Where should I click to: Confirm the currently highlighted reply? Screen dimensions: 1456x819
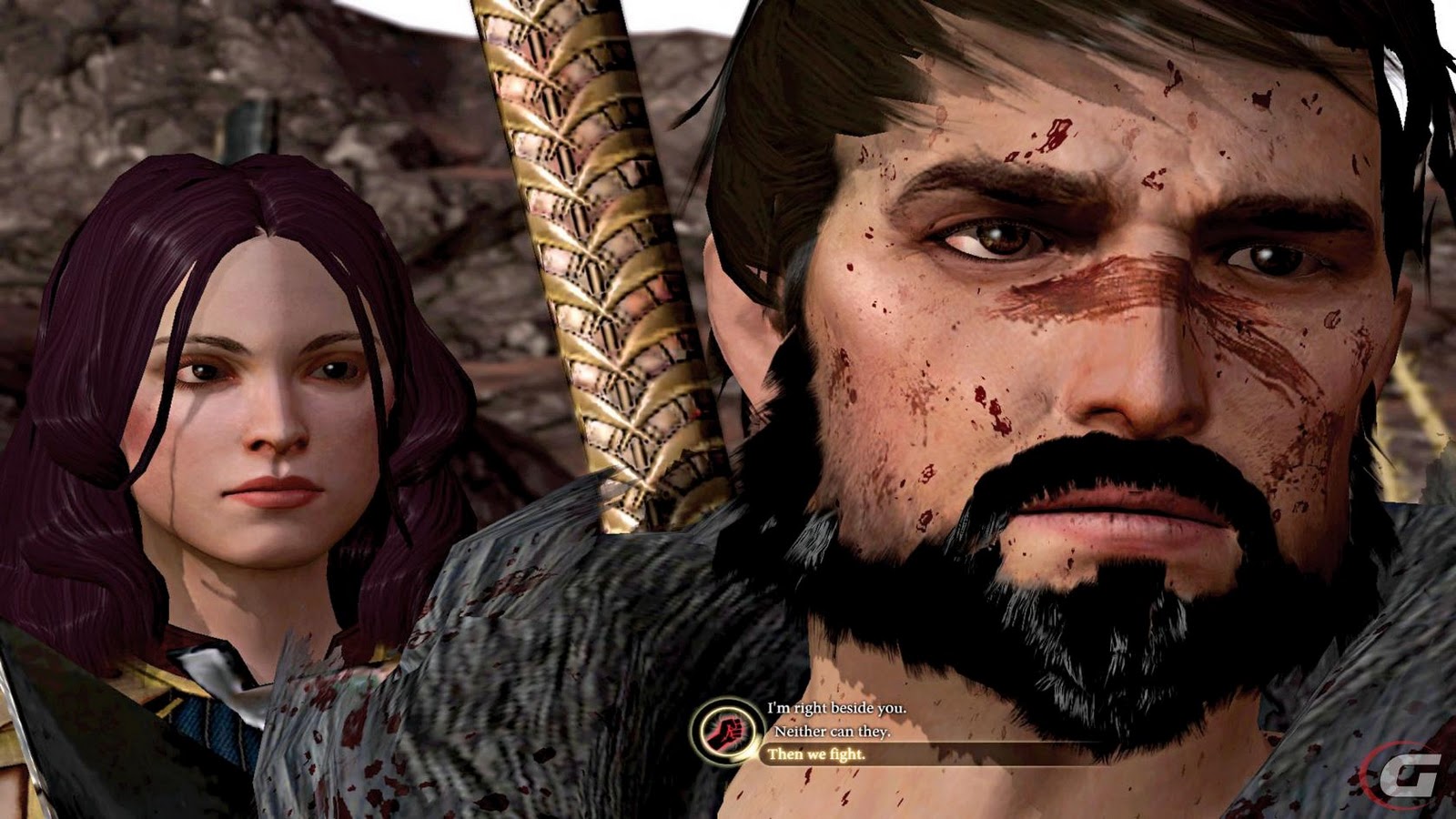816,754
